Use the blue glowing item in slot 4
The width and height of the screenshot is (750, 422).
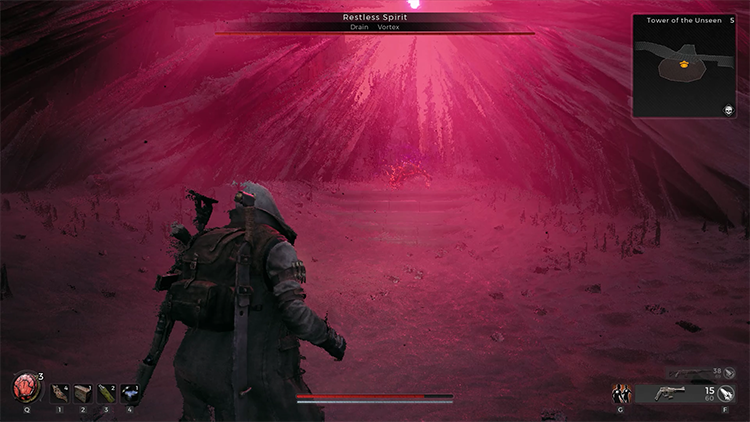click(130, 393)
